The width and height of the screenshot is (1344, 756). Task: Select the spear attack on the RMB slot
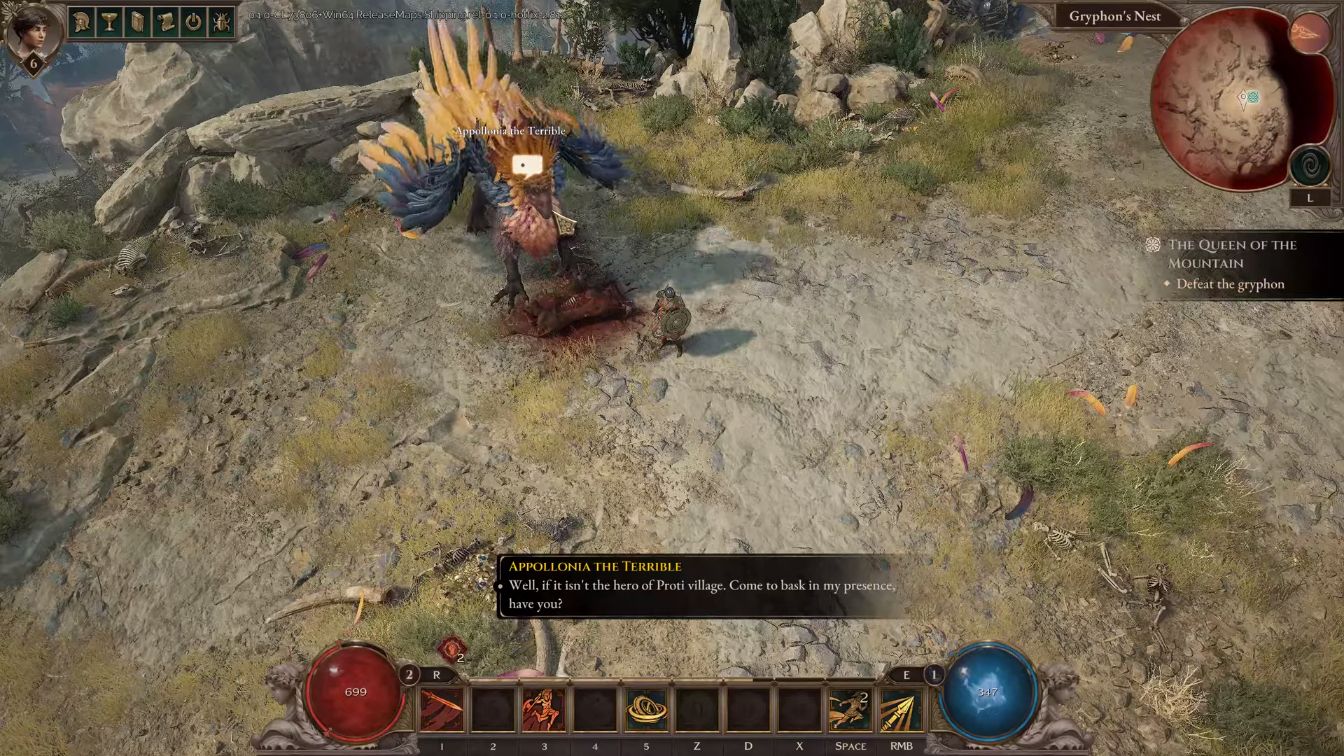coord(901,710)
